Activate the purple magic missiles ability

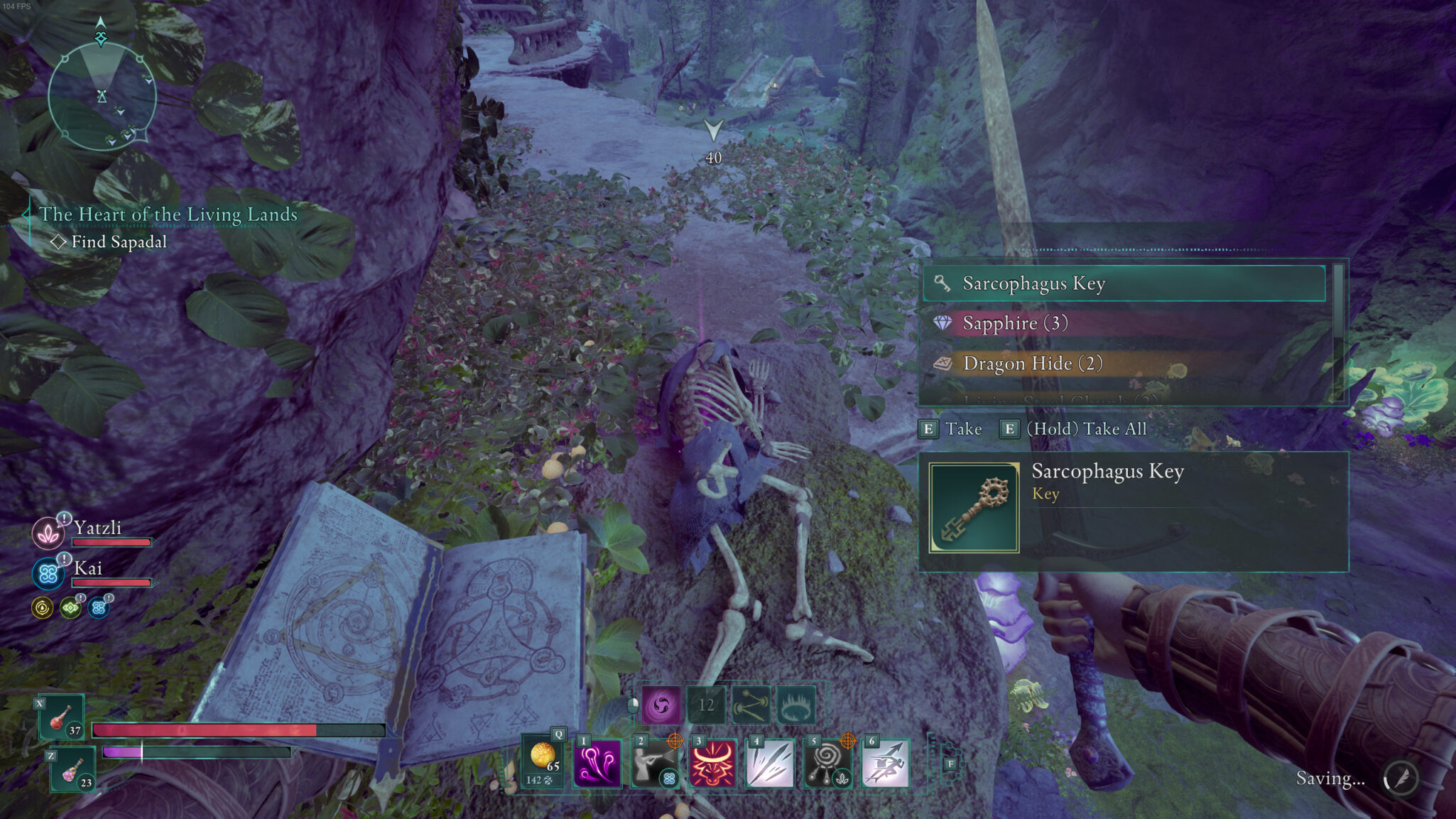597,764
